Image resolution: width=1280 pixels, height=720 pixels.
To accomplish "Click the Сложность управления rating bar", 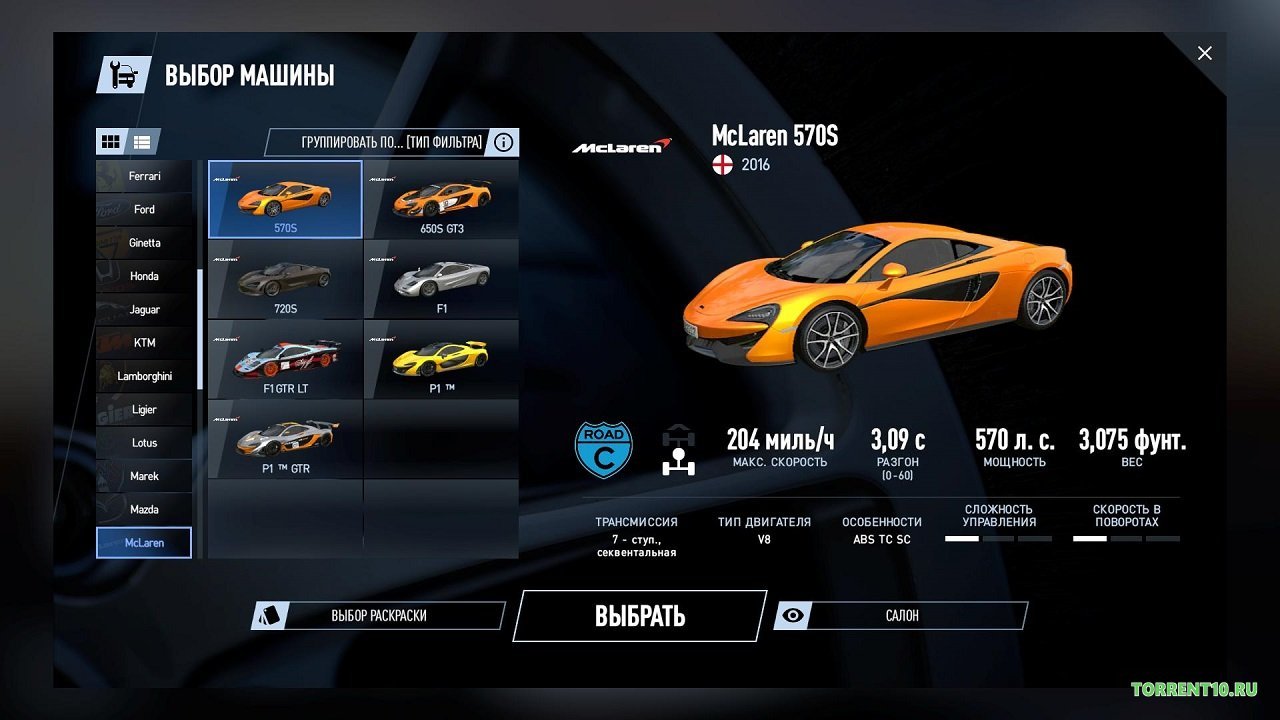I will [x=1000, y=537].
